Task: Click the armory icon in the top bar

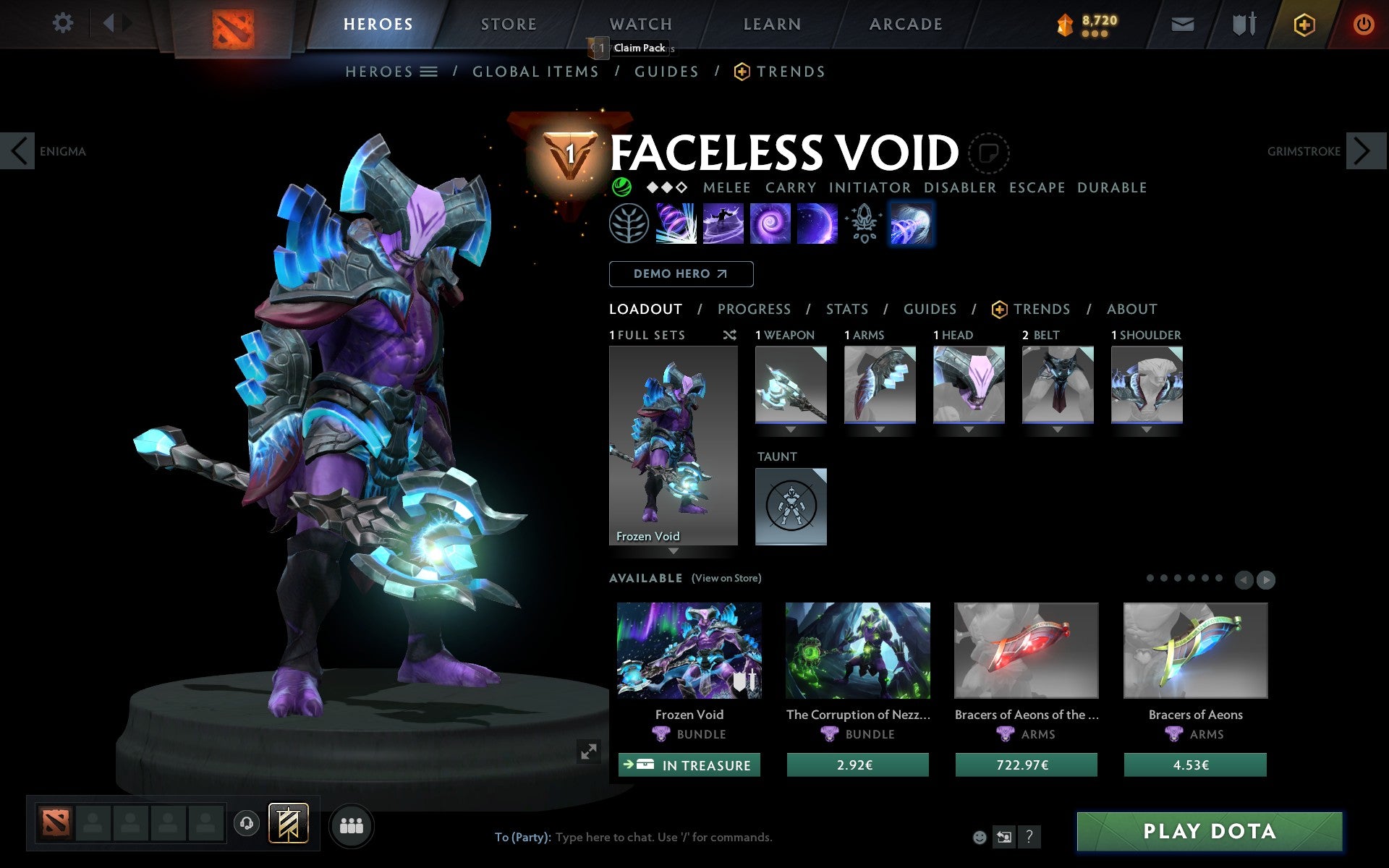Action: [1241, 23]
